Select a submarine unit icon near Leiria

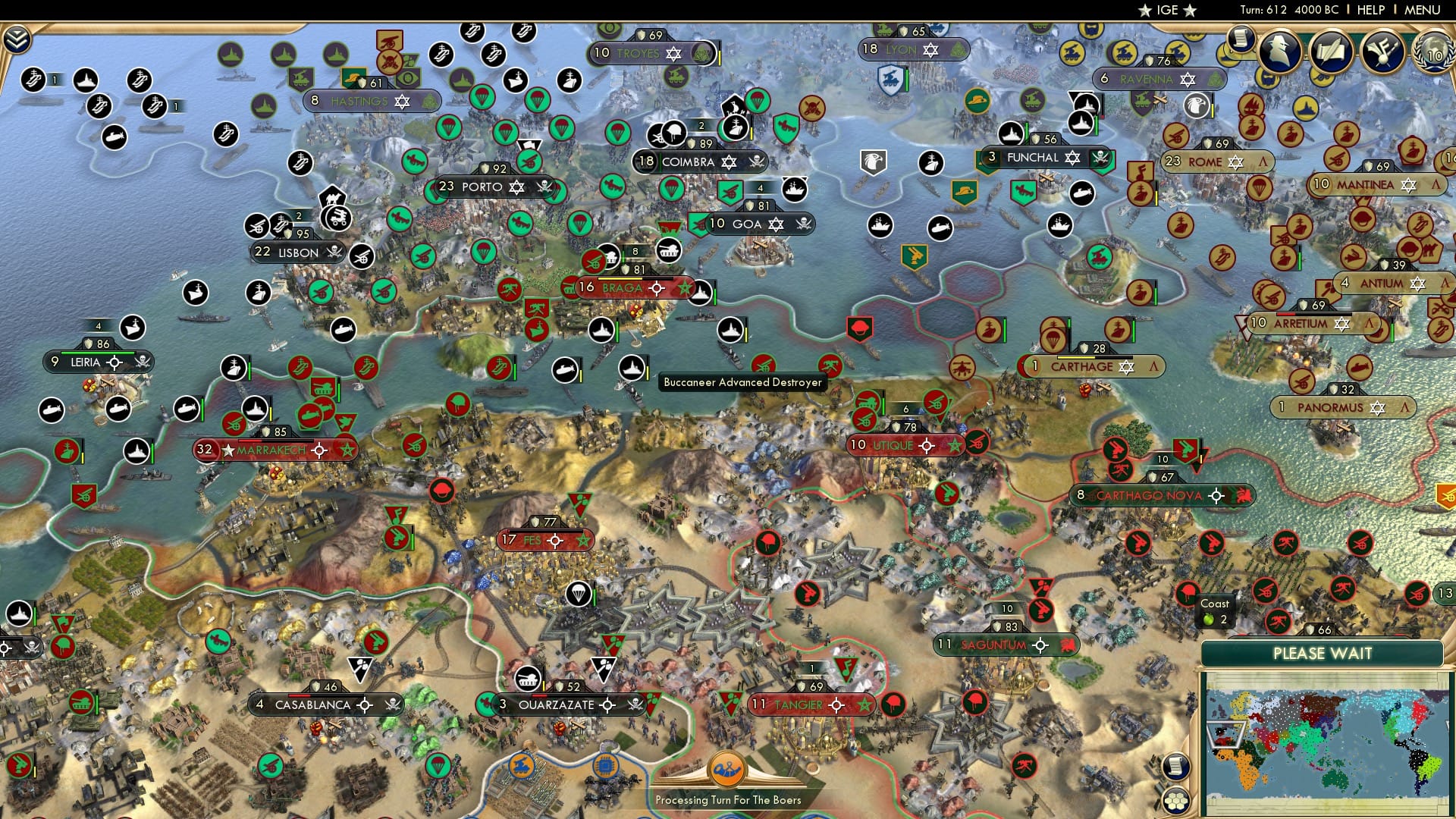click(x=118, y=409)
